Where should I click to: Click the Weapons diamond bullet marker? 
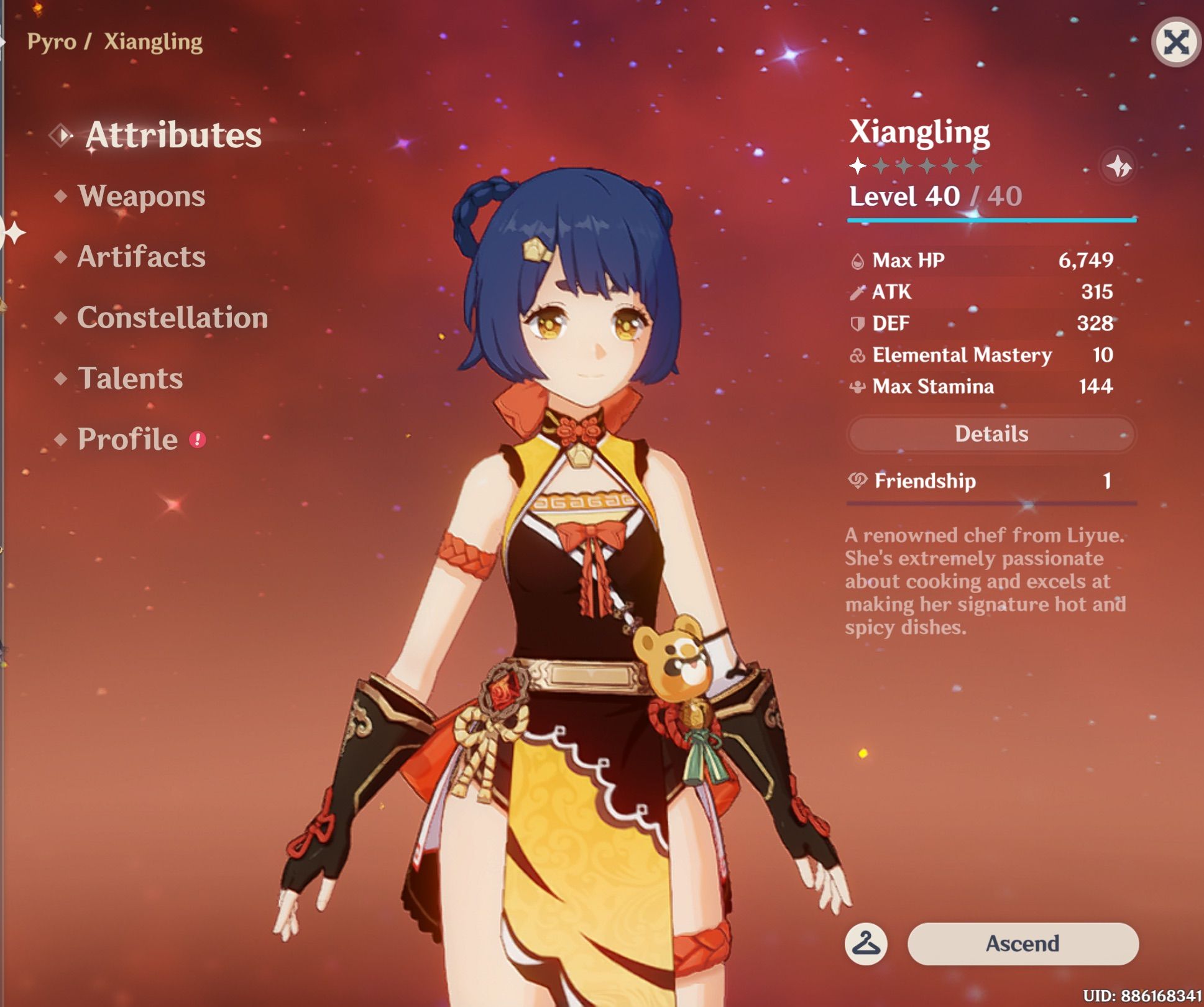point(61,197)
